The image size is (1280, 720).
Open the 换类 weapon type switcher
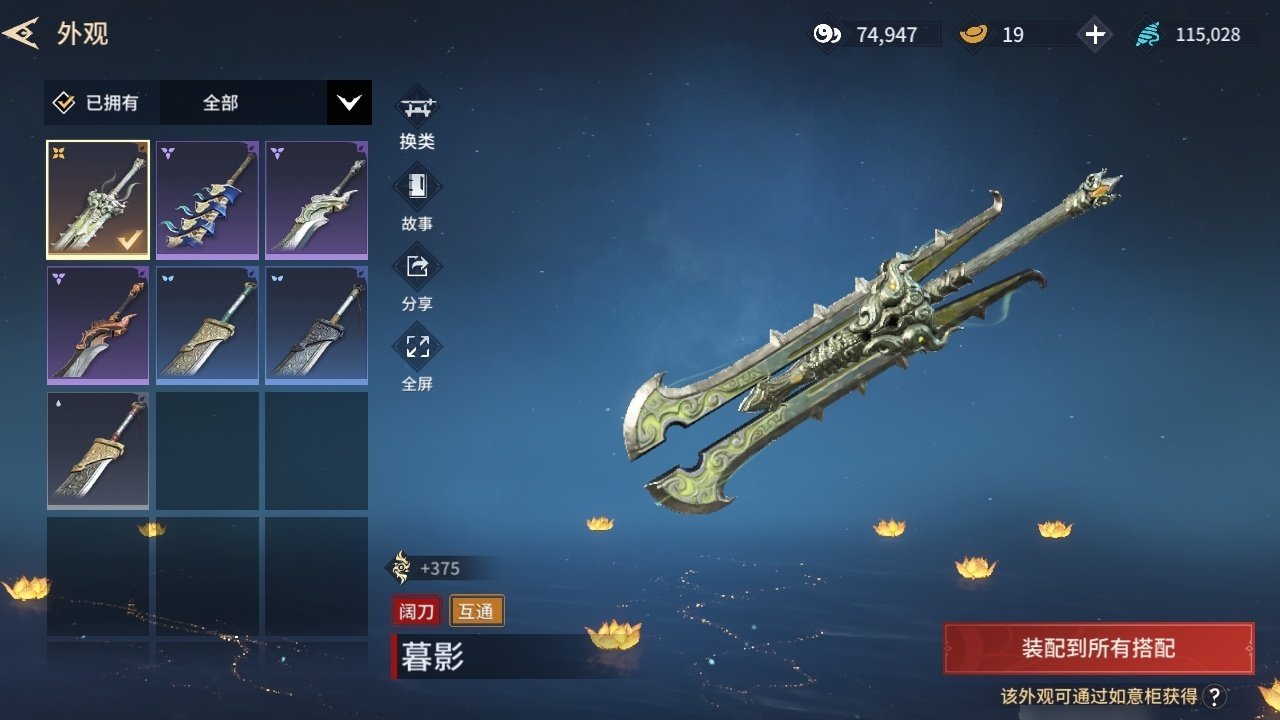coord(417,117)
